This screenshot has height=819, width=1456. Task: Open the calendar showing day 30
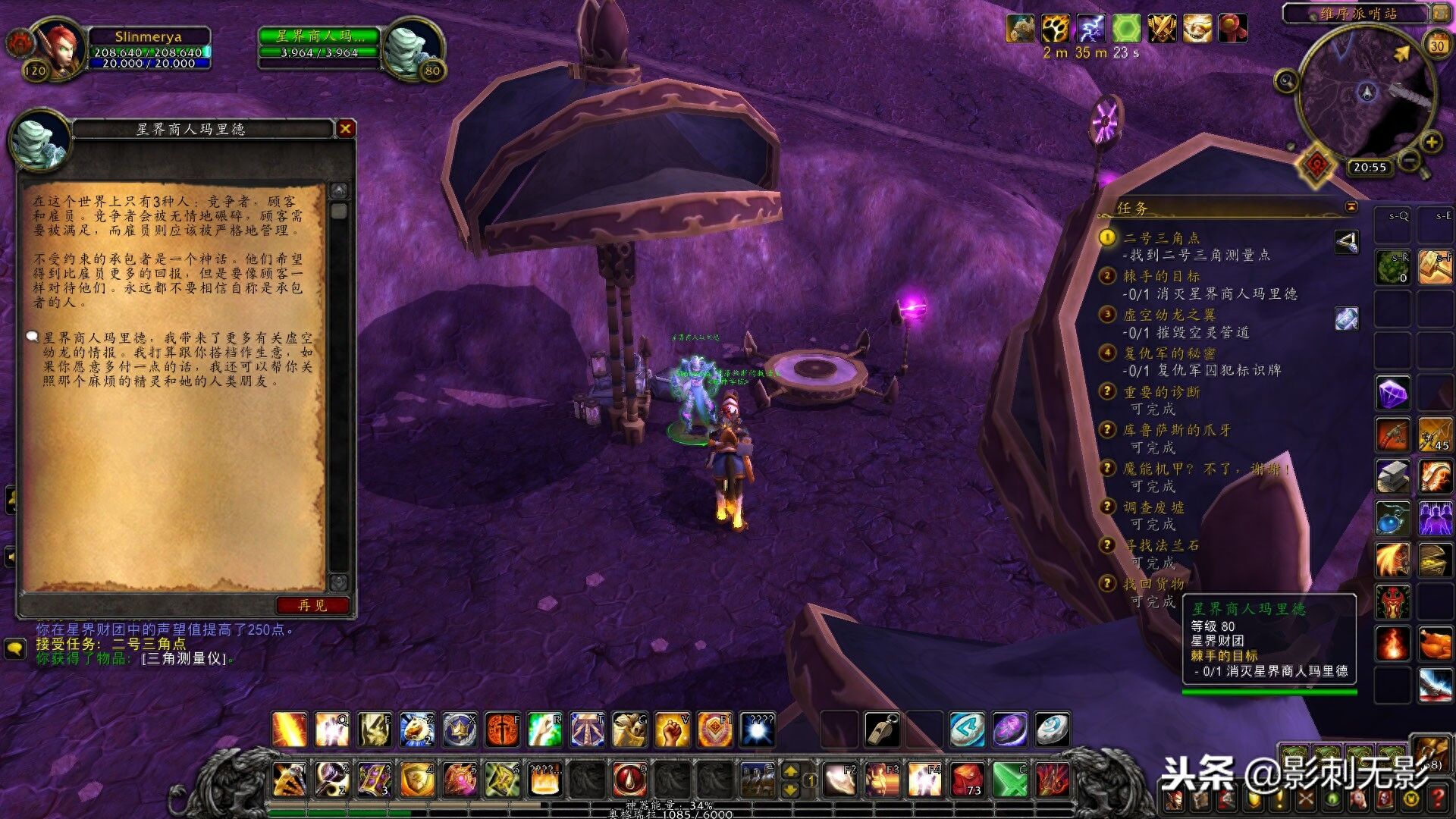tap(1437, 45)
